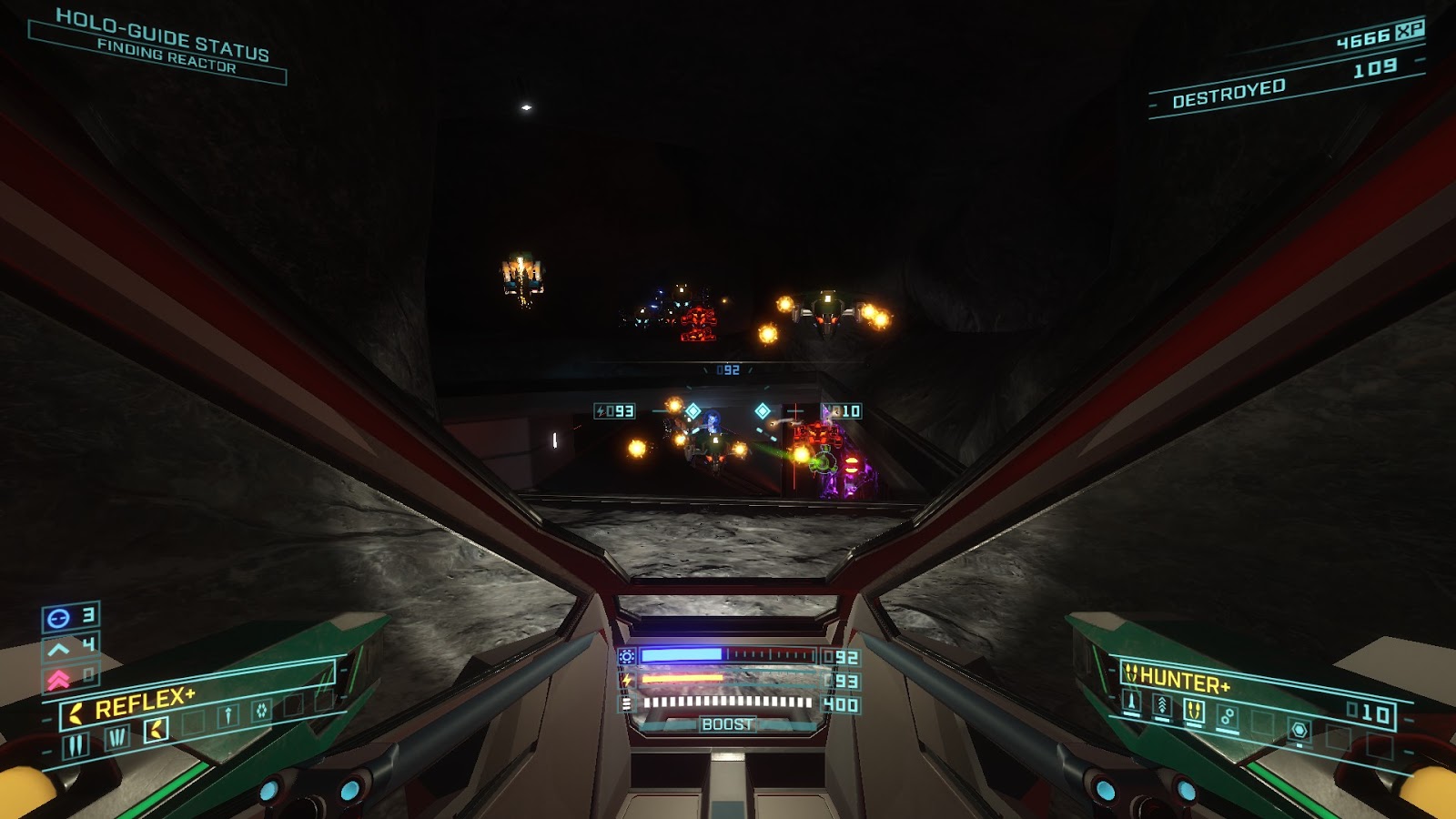This screenshot has height=819, width=1456.
Task: Select the double vertical bars slot under REFLEX+
Action: (x=76, y=744)
